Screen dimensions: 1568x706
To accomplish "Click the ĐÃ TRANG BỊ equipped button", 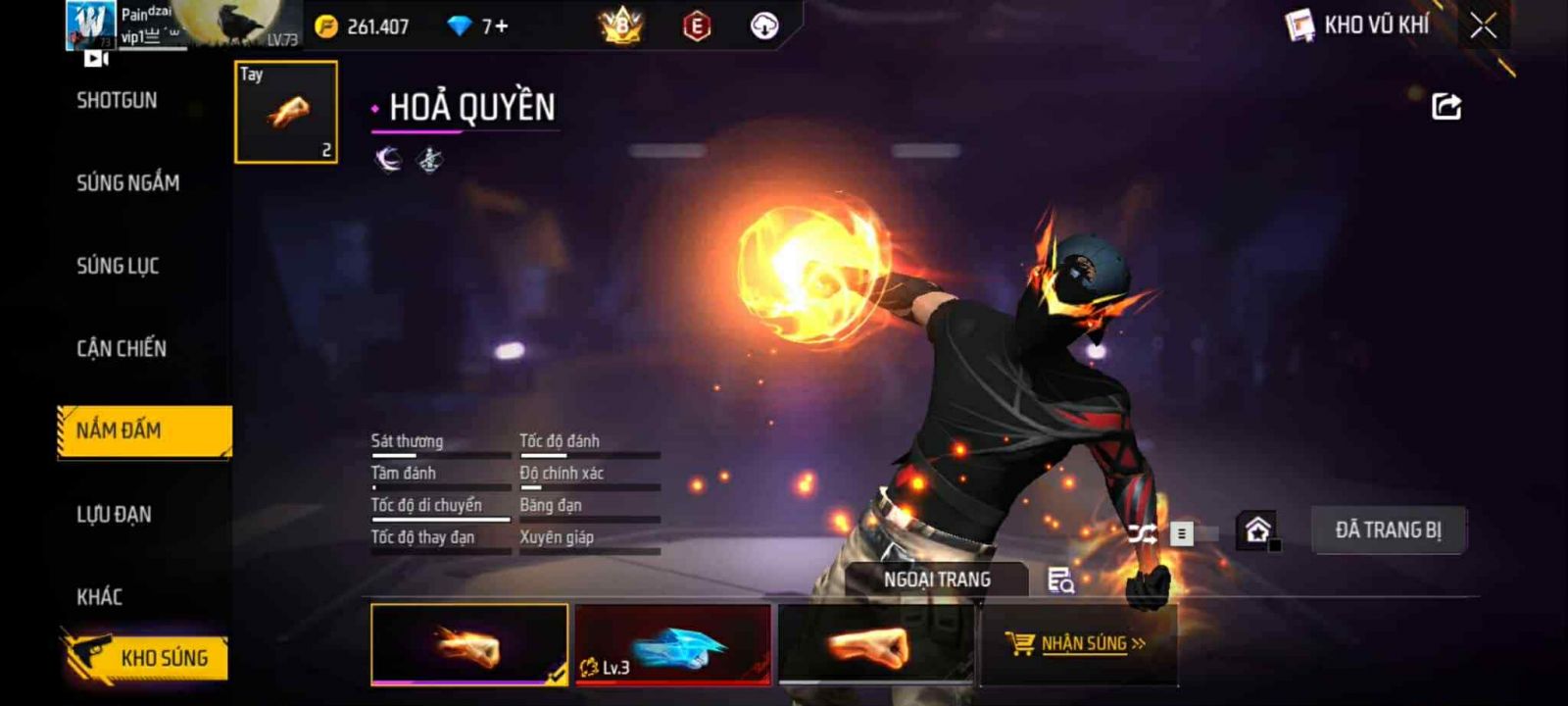I will tap(1388, 530).
